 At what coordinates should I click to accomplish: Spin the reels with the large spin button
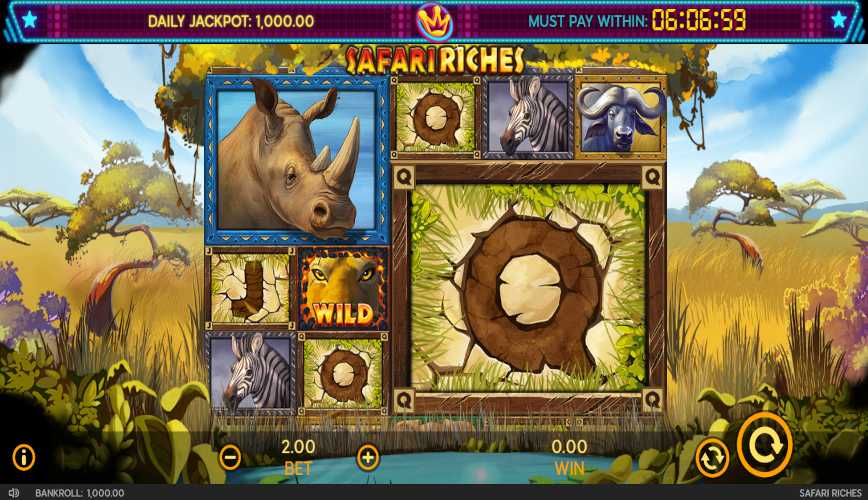765,446
